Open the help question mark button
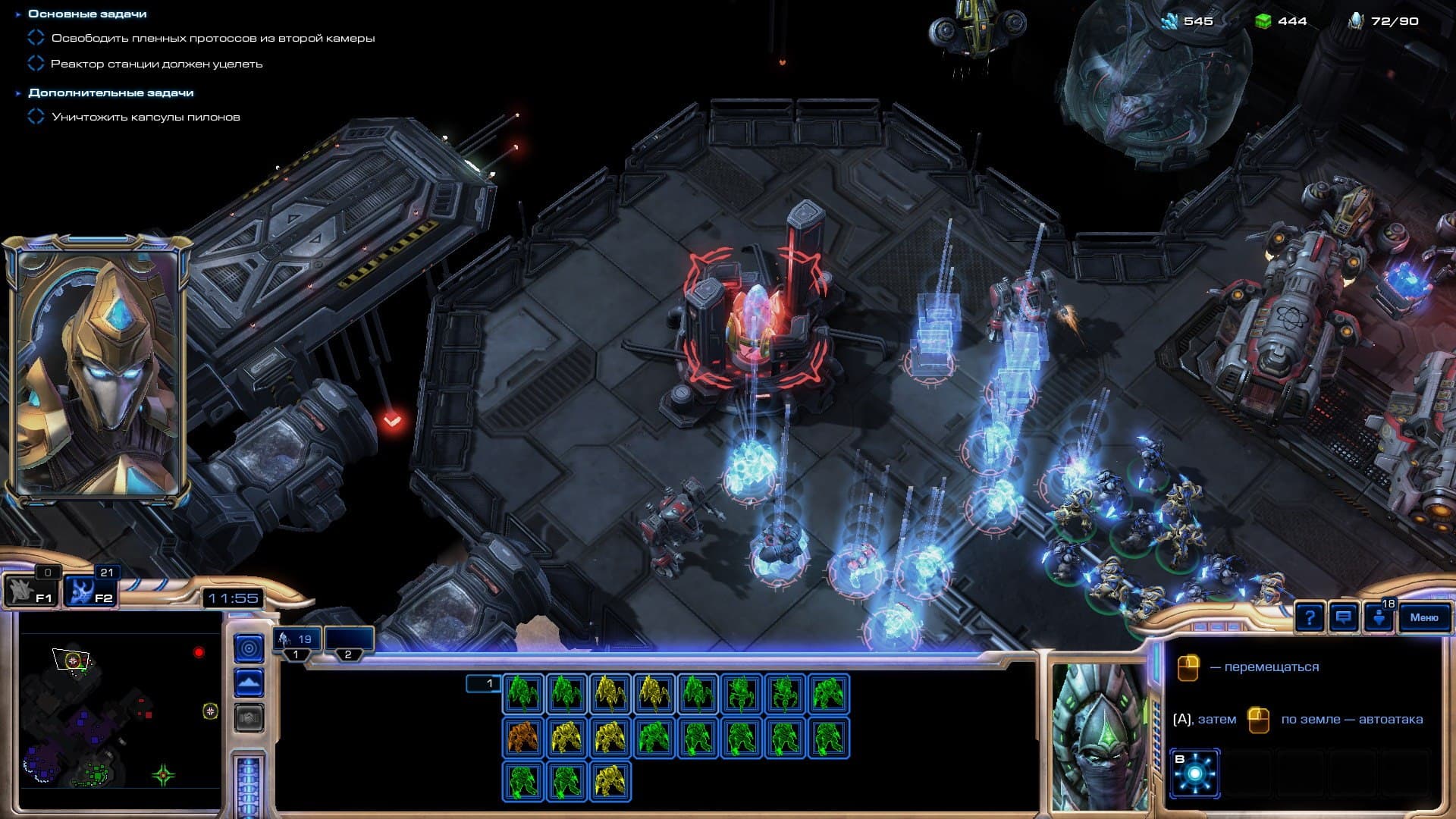The image size is (1456, 819). click(1310, 617)
